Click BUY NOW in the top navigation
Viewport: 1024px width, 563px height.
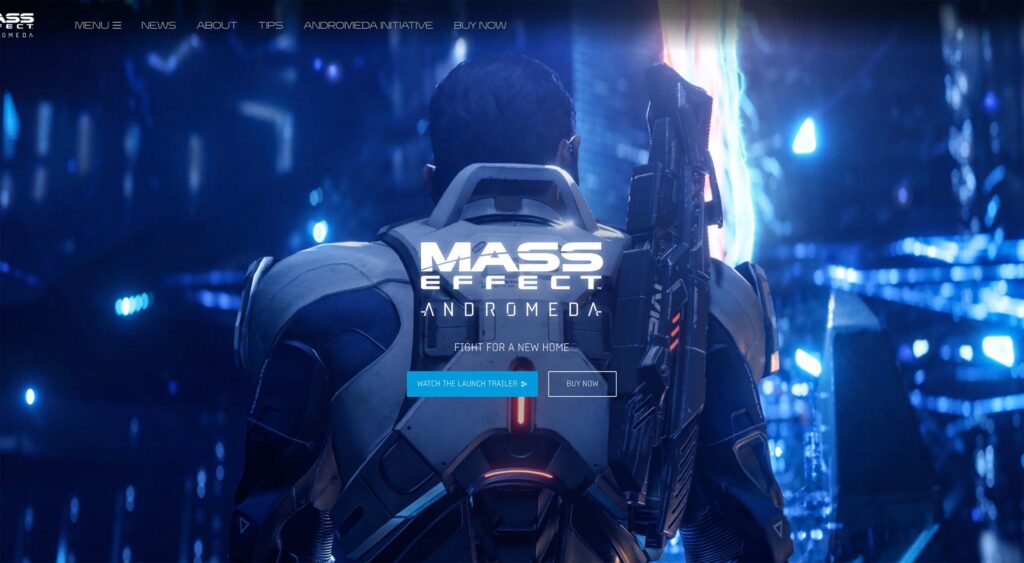pyautogui.click(x=480, y=25)
